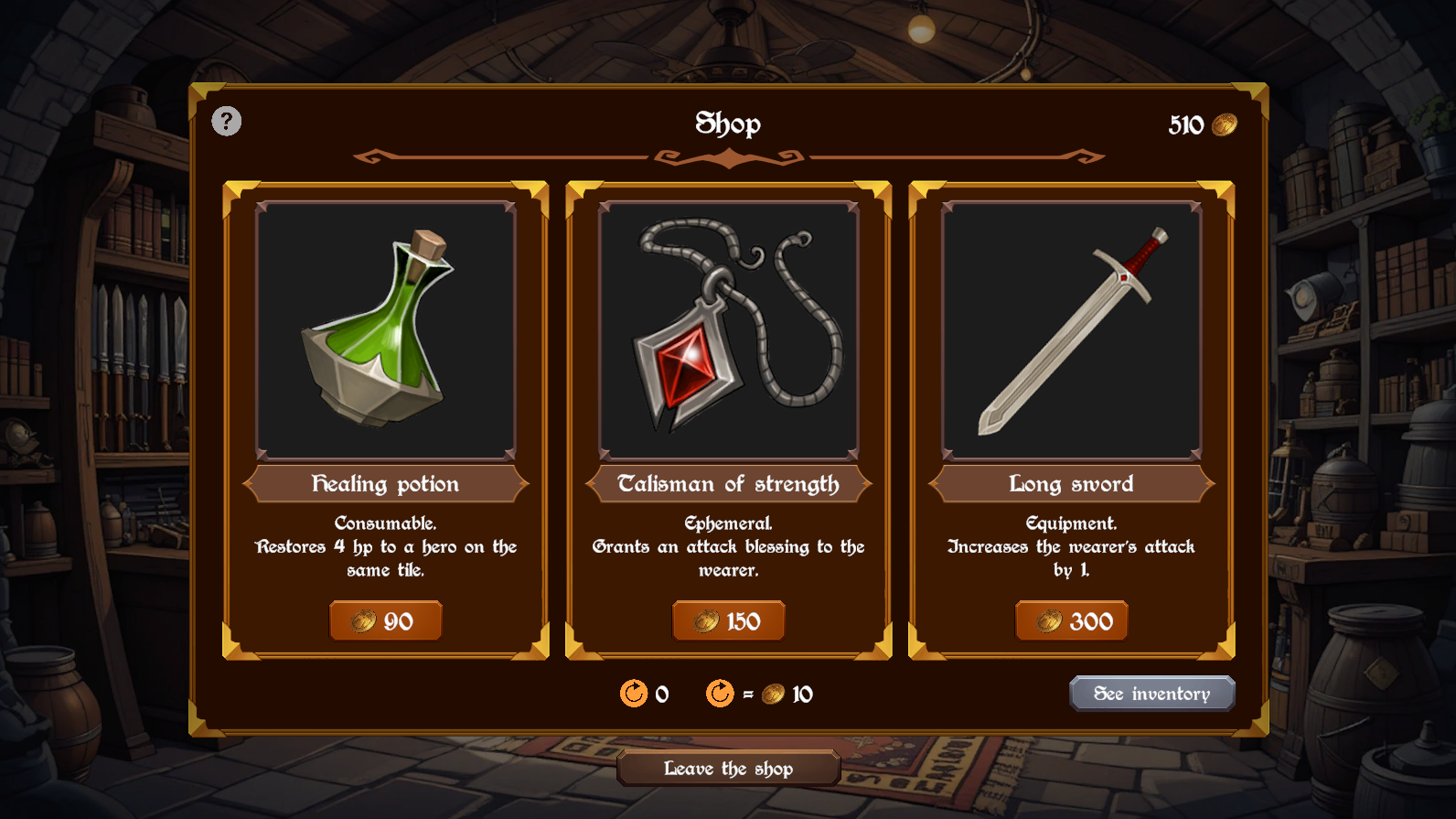Buy the Healing potion for 90 gold

(x=385, y=621)
